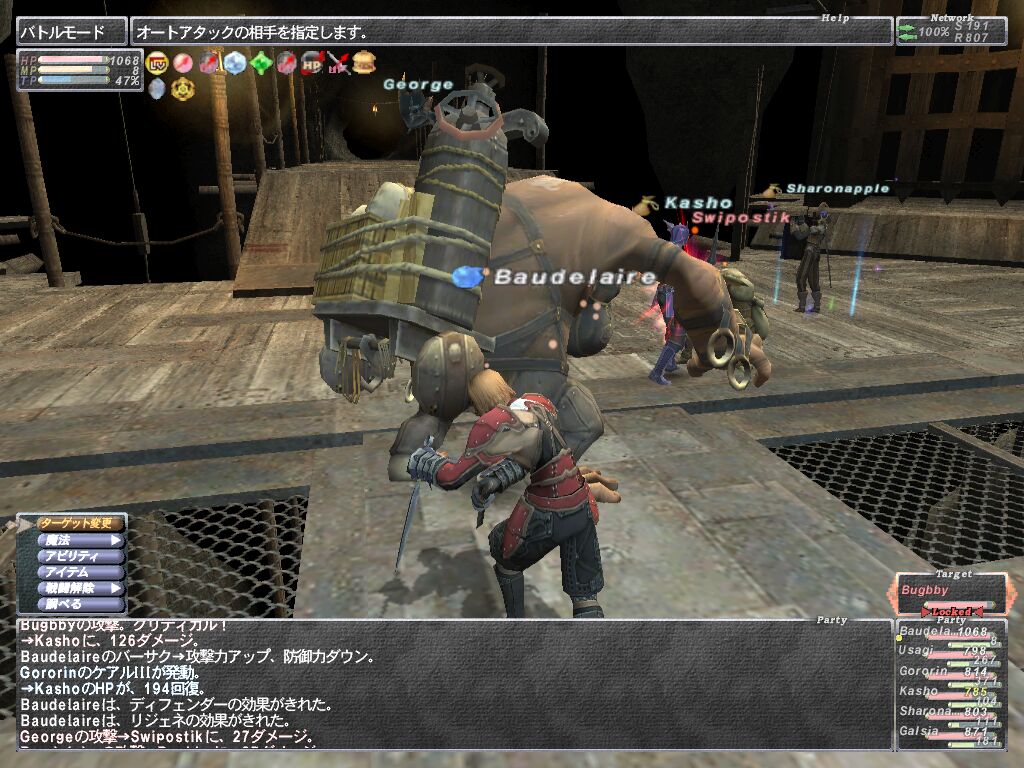Choose Kasho in the party list

coord(944,692)
